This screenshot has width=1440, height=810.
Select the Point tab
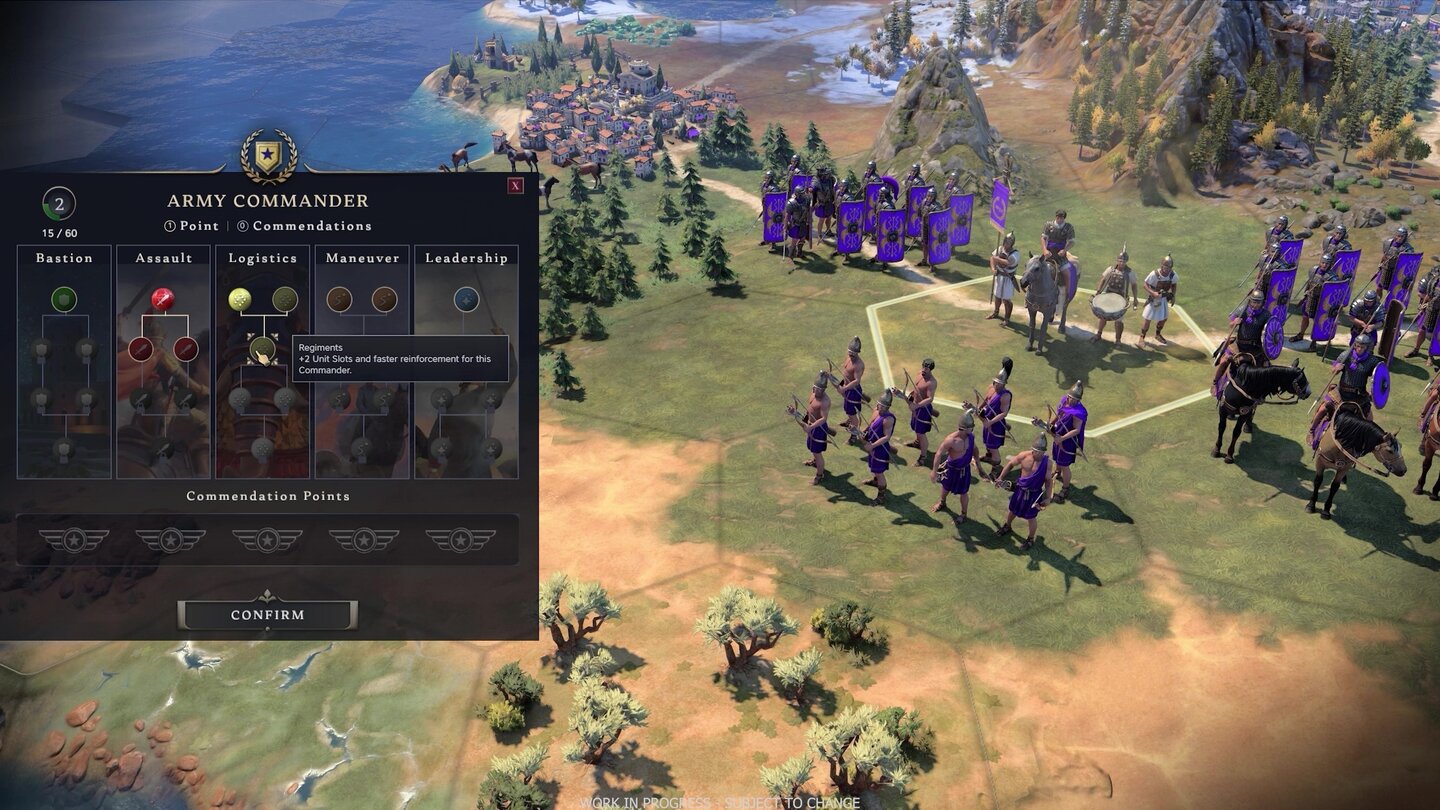point(193,226)
